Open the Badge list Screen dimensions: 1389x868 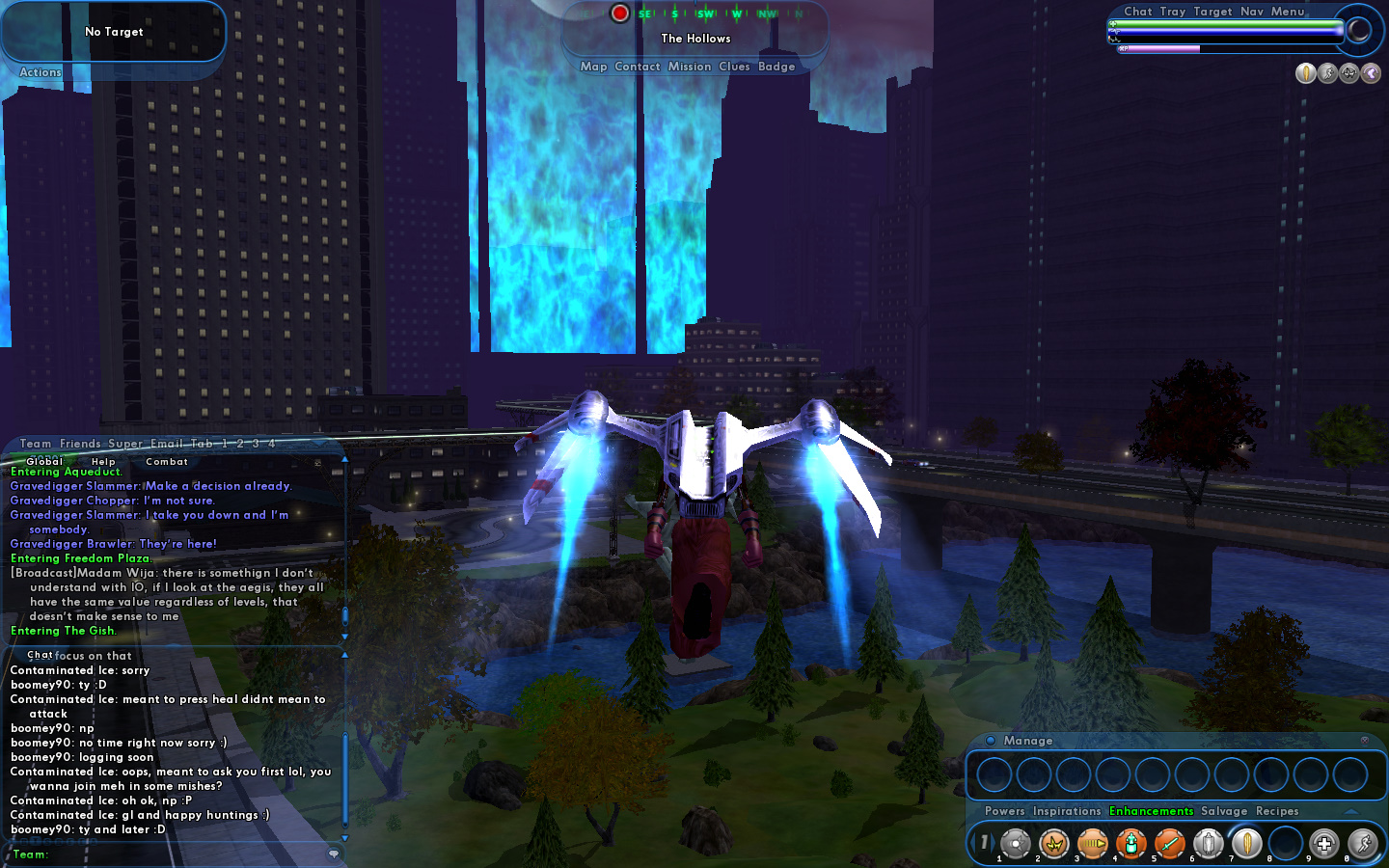tap(776, 67)
